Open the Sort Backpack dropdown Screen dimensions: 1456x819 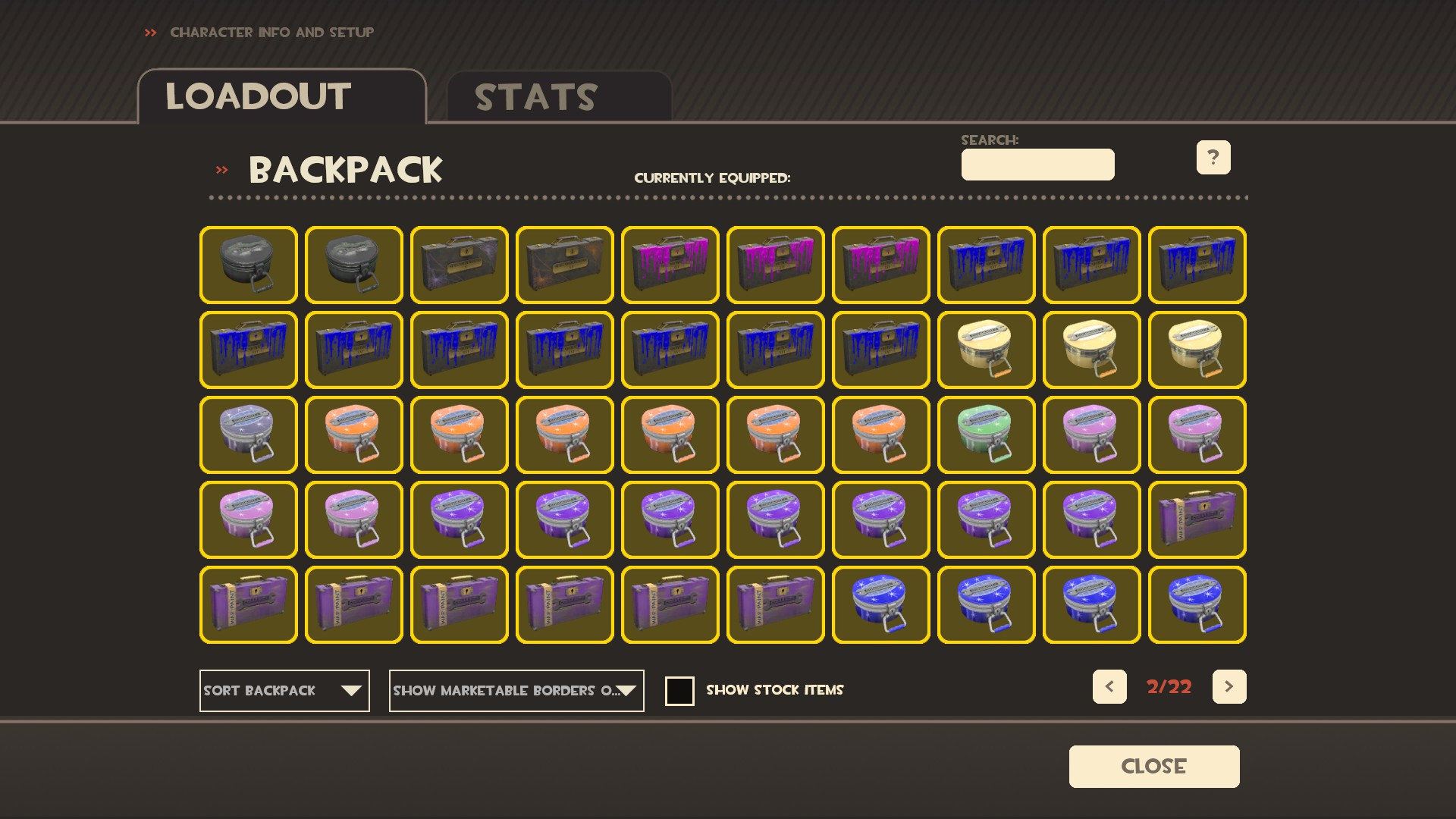click(284, 691)
